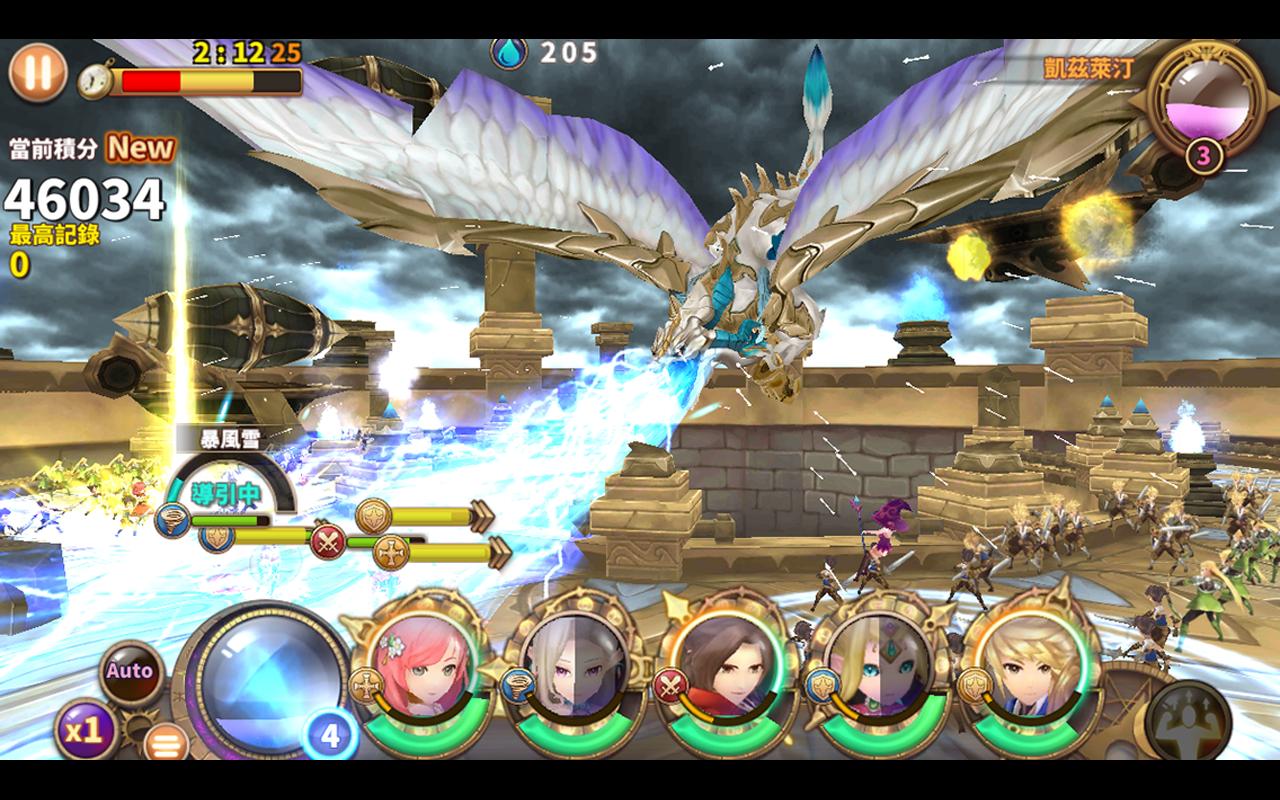This screenshot has height=800, width=1280.
Task: Open the small orange list menu button
Action: pyautogui.click(x=166, y=742)
